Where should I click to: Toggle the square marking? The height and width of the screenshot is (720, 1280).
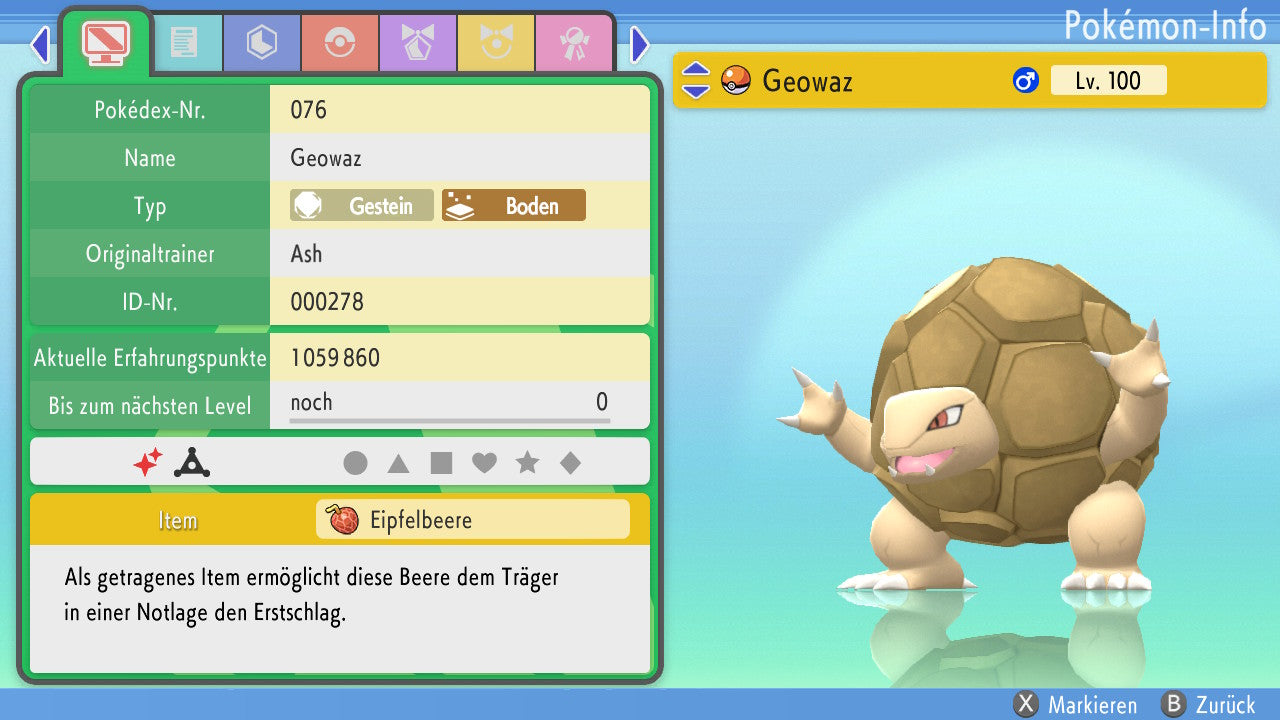[441, 463]
